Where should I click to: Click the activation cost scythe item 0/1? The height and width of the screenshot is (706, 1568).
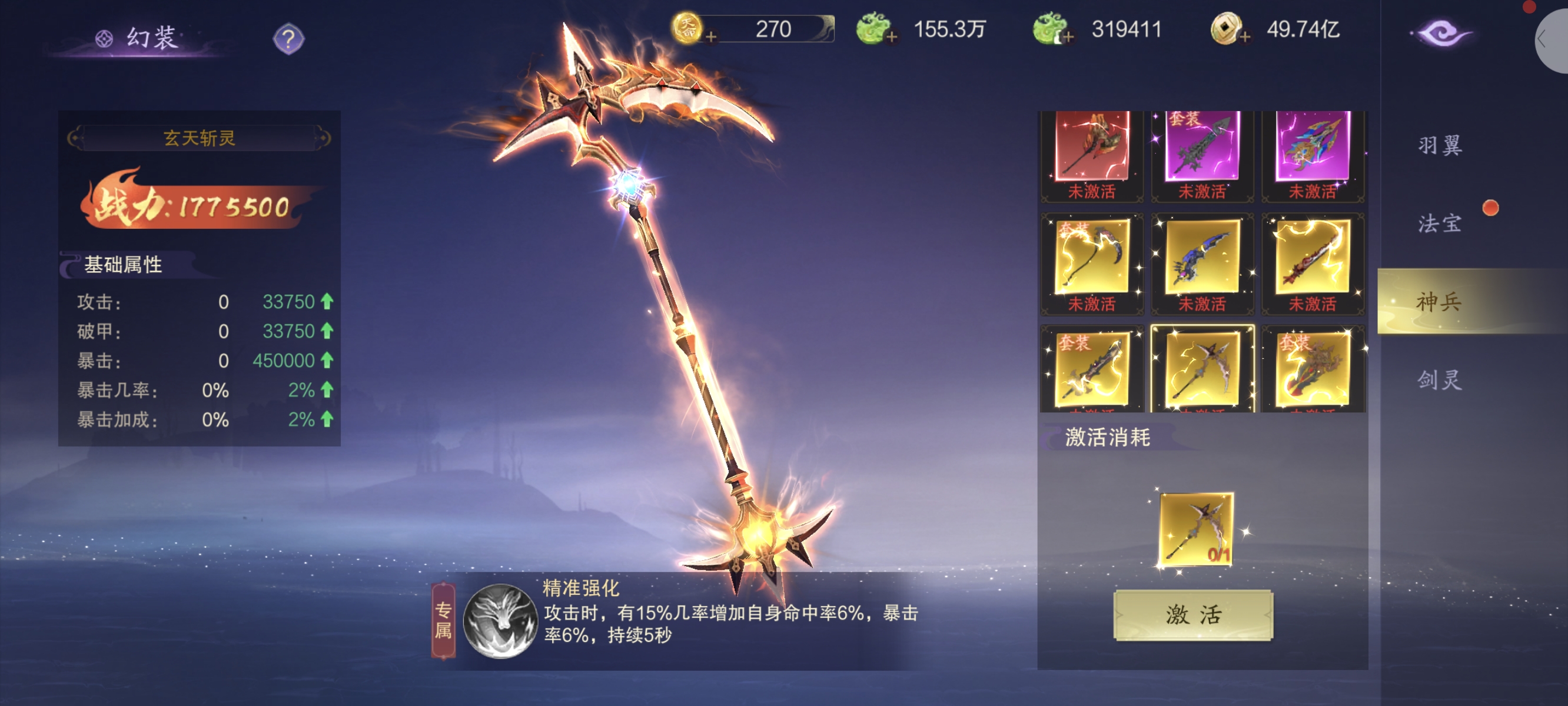point(1195,529)
